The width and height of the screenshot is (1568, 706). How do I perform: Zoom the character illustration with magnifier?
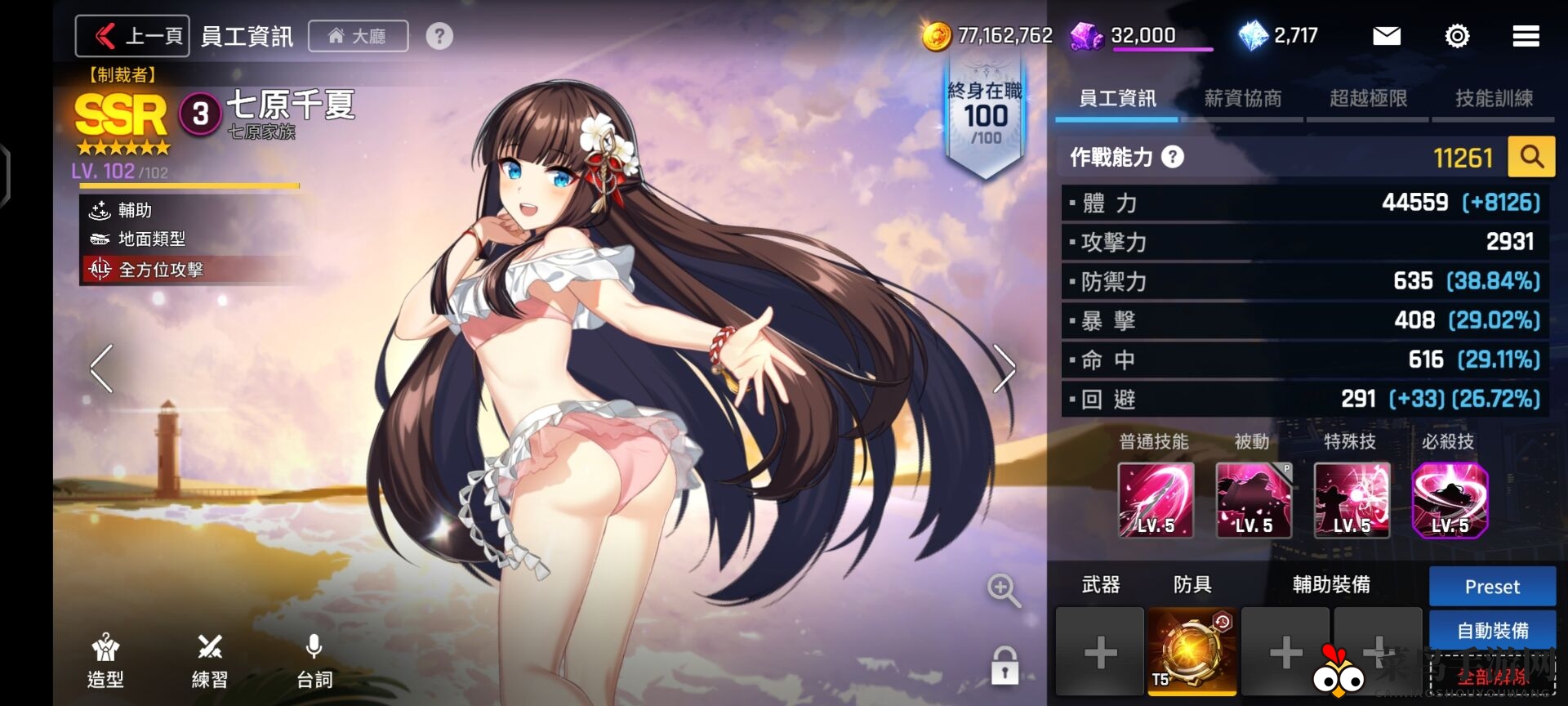(x=1004, y=590)
